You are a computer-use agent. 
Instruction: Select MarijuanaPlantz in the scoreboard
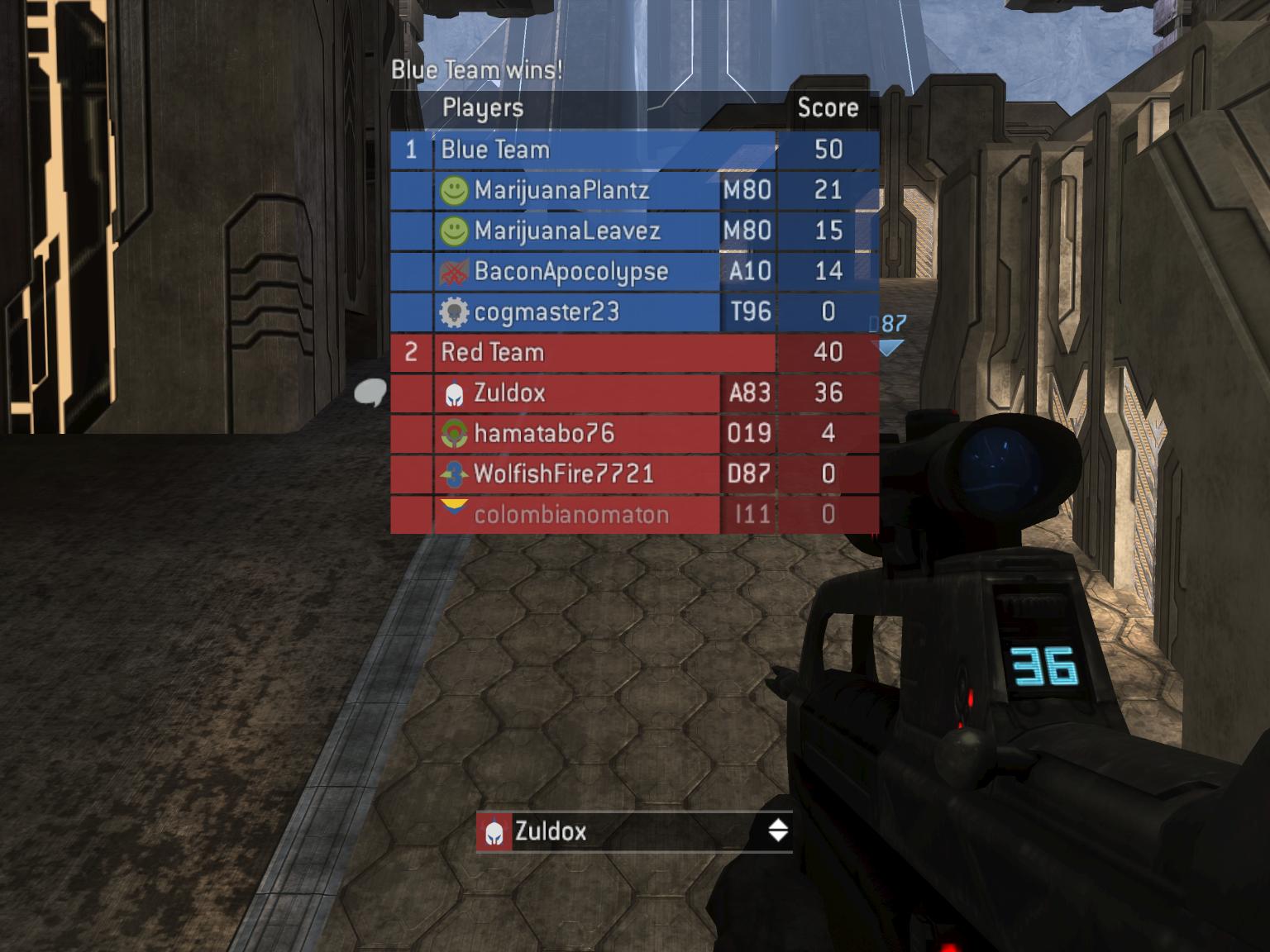(561, 191)
